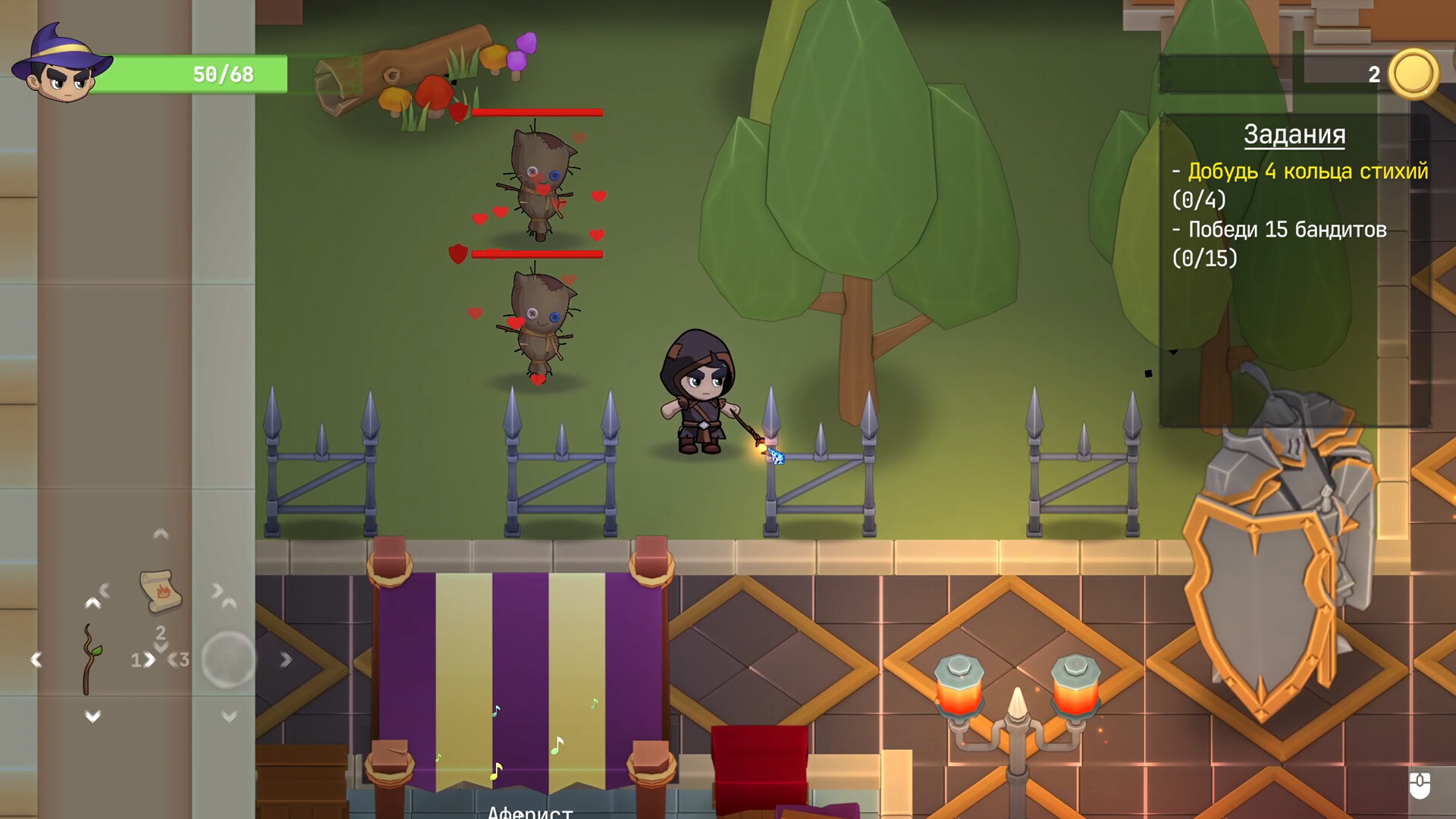Toggle the downward movement arrow
Viewport: 1456px width, 819px height.
[93, 717]
